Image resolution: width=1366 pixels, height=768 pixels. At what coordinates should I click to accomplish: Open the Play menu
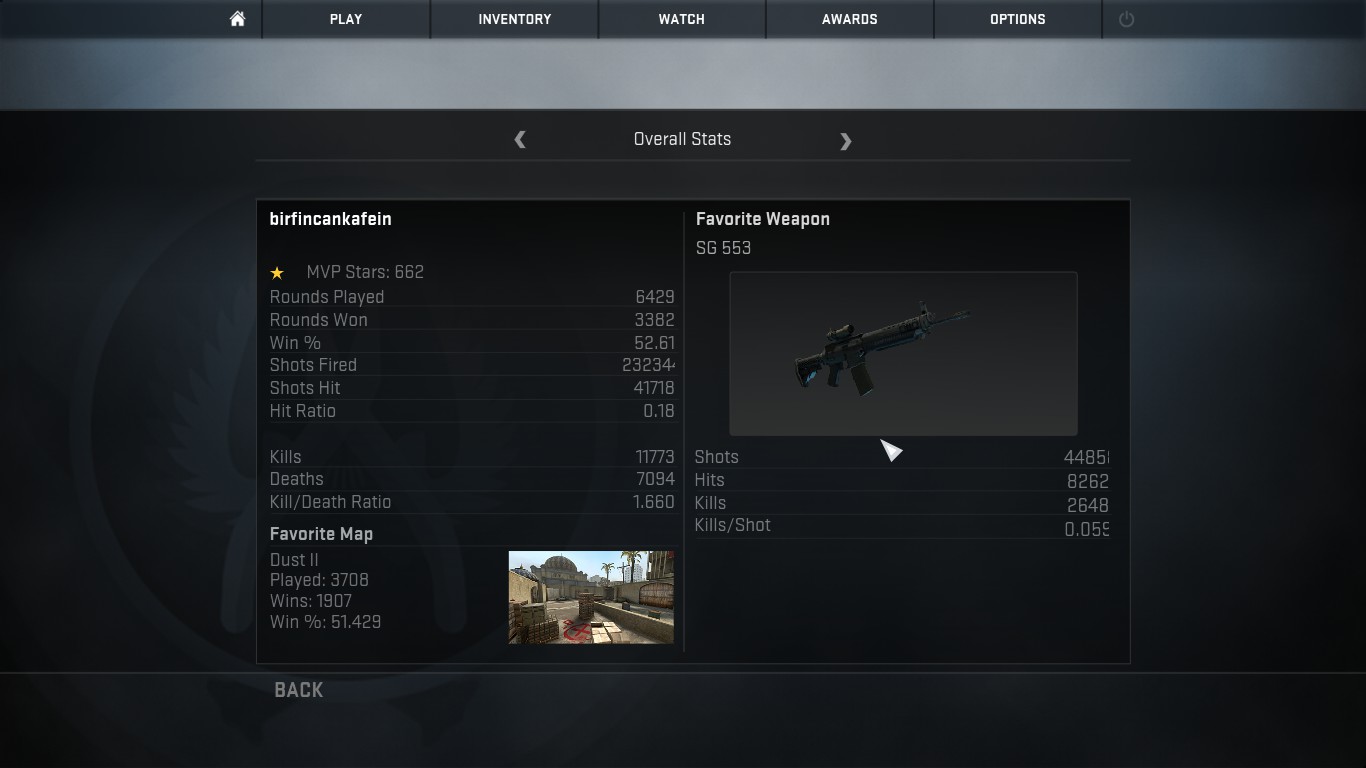(346, 19)
